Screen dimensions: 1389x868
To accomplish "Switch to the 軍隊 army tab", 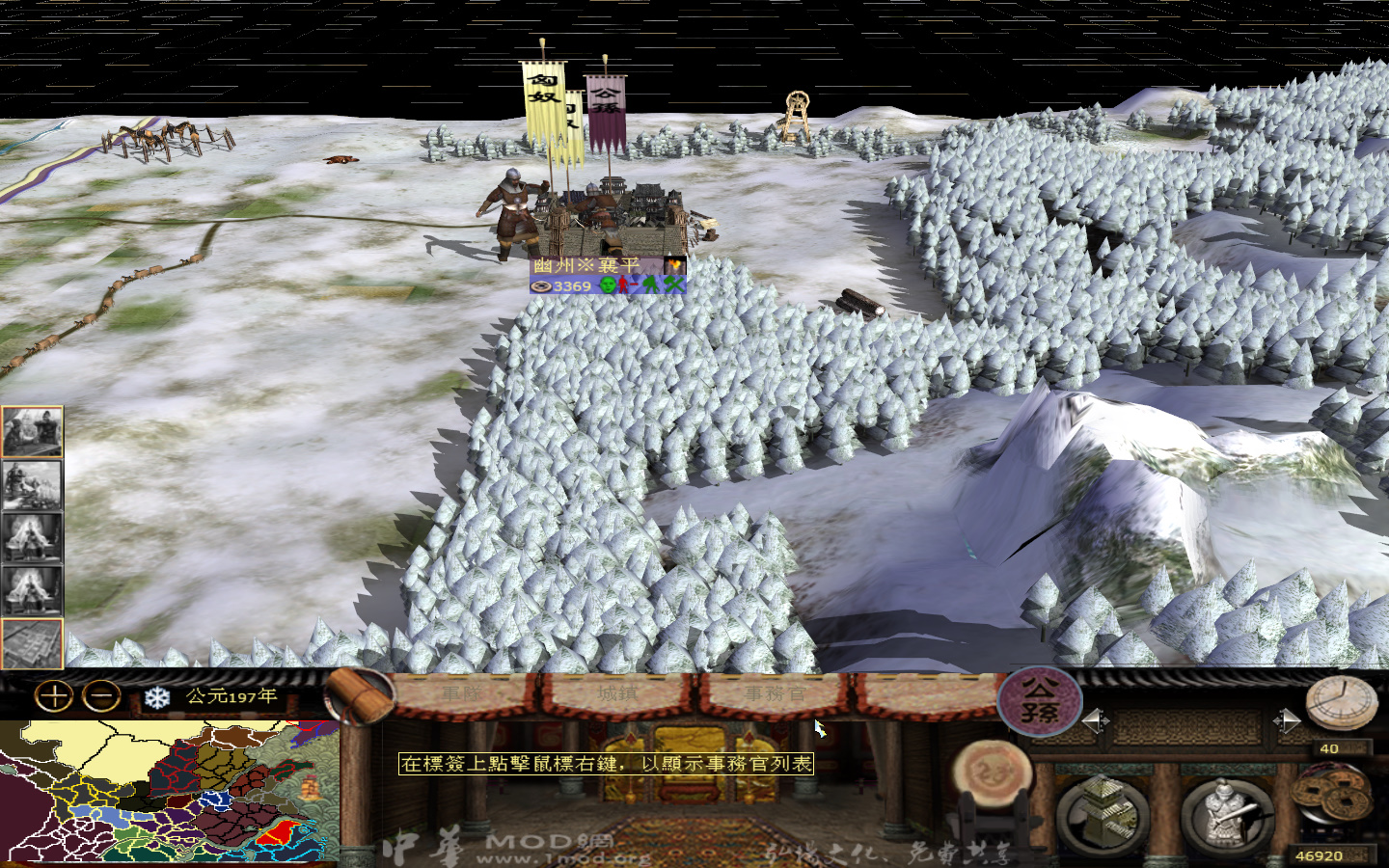I will pos(463,692).
